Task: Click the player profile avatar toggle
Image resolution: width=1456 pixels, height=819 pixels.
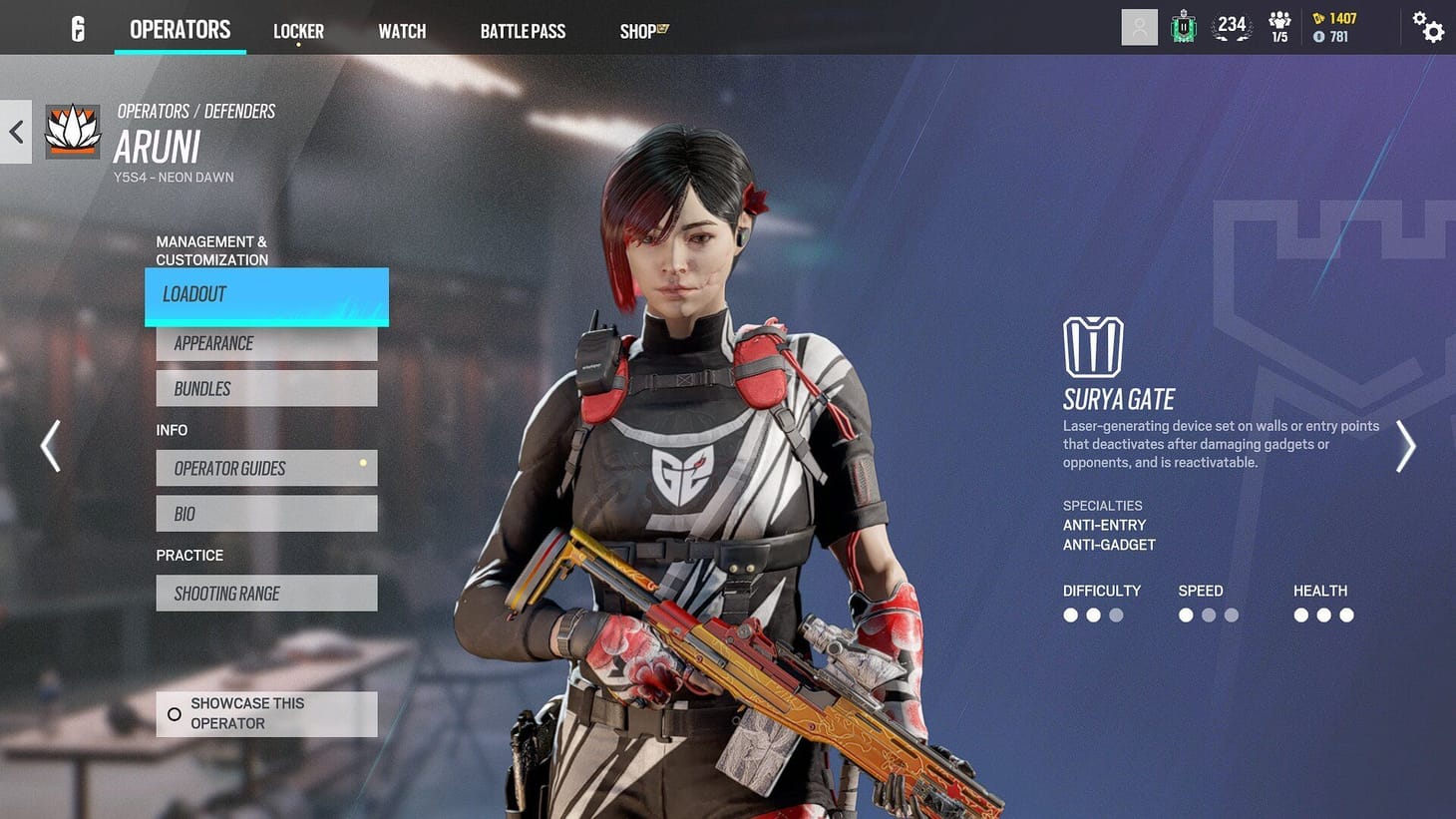Action: click(1139, 27)
